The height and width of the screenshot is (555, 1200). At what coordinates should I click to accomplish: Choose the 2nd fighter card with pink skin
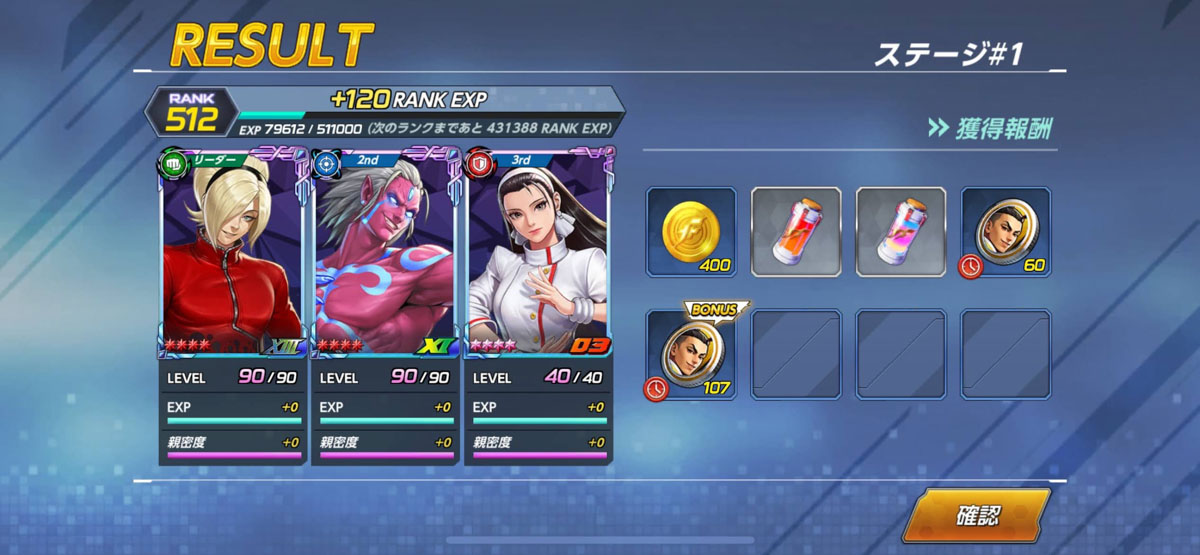pyautogui.click(x=385, y=255)
